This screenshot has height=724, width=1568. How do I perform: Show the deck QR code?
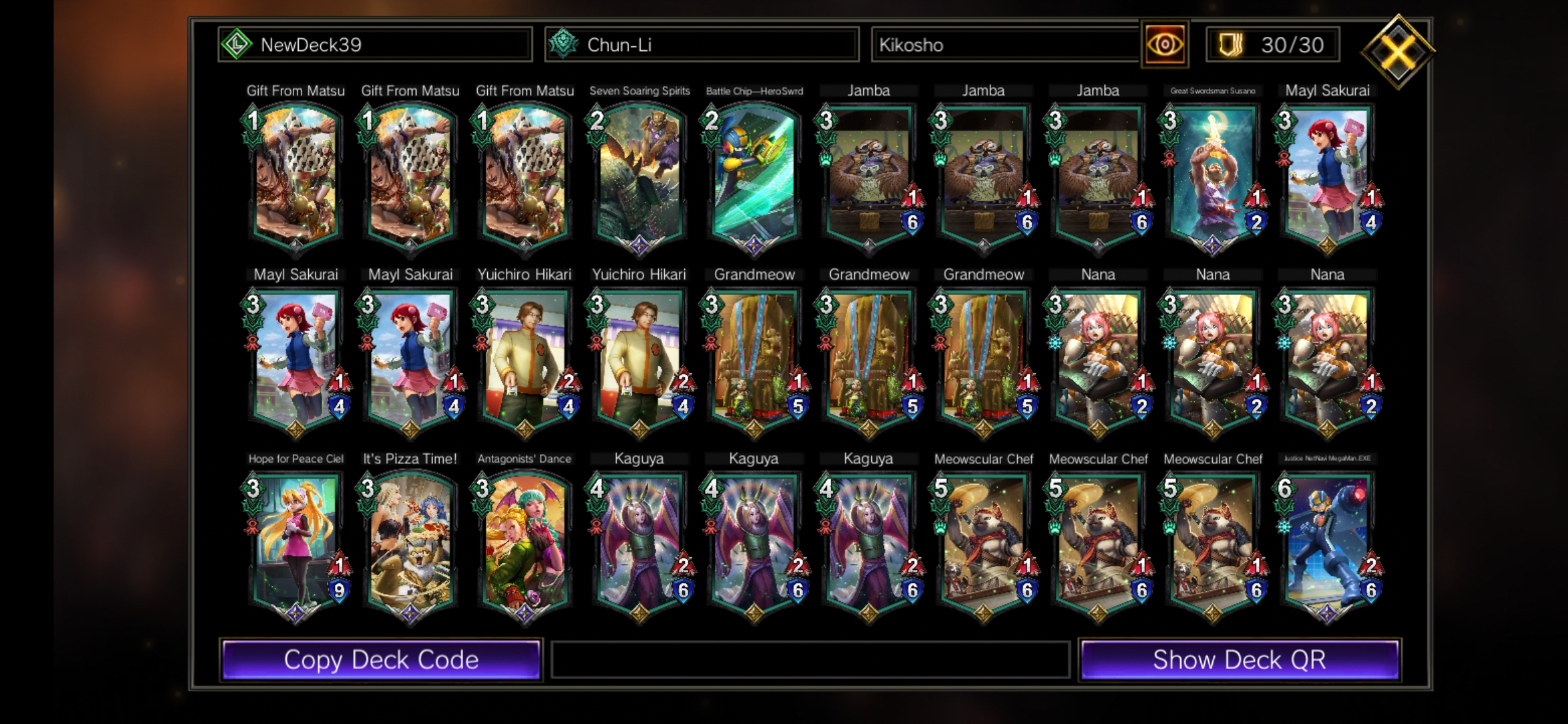click(1239, 660)
